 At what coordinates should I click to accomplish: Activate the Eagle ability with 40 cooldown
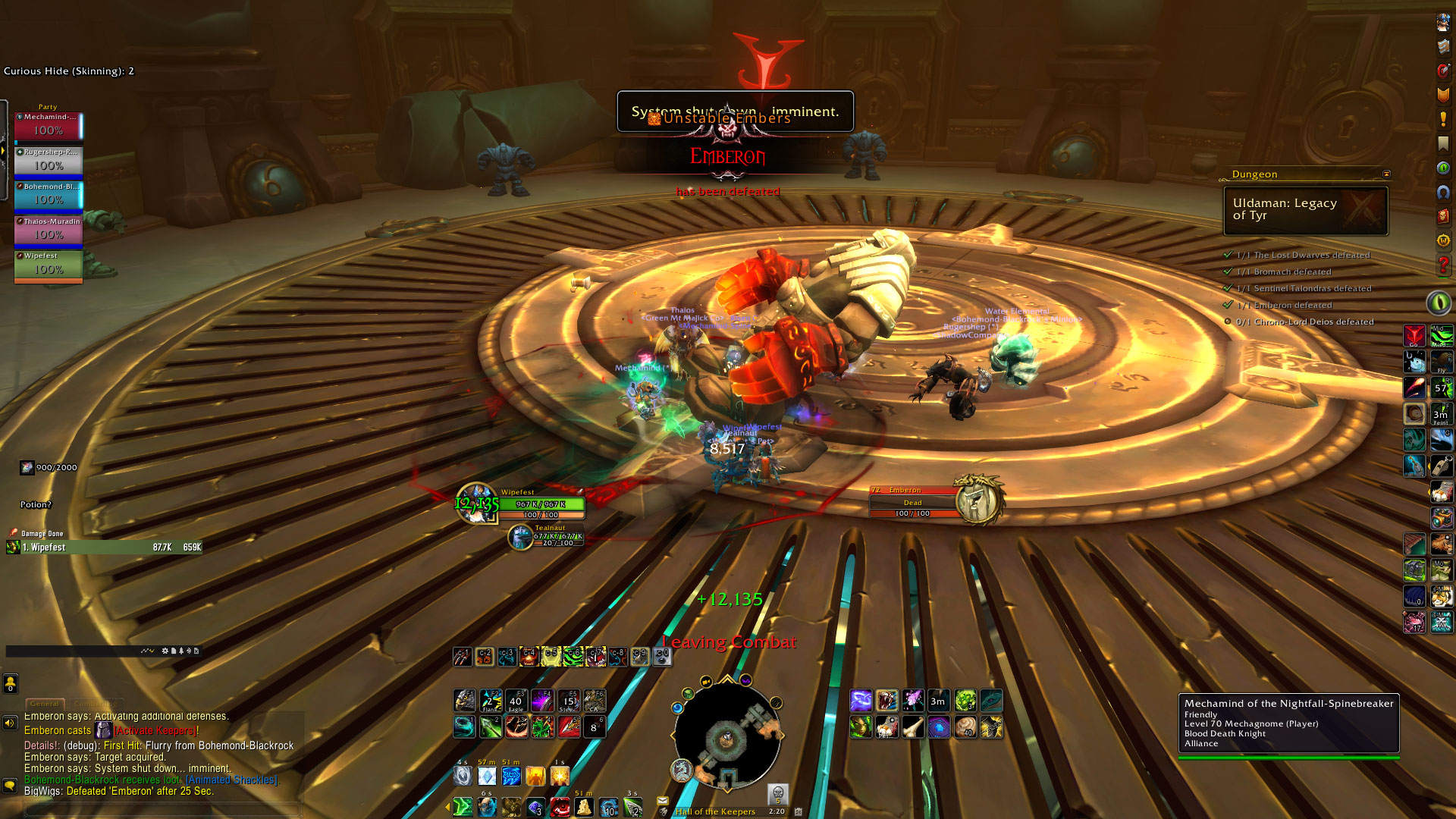516,701
